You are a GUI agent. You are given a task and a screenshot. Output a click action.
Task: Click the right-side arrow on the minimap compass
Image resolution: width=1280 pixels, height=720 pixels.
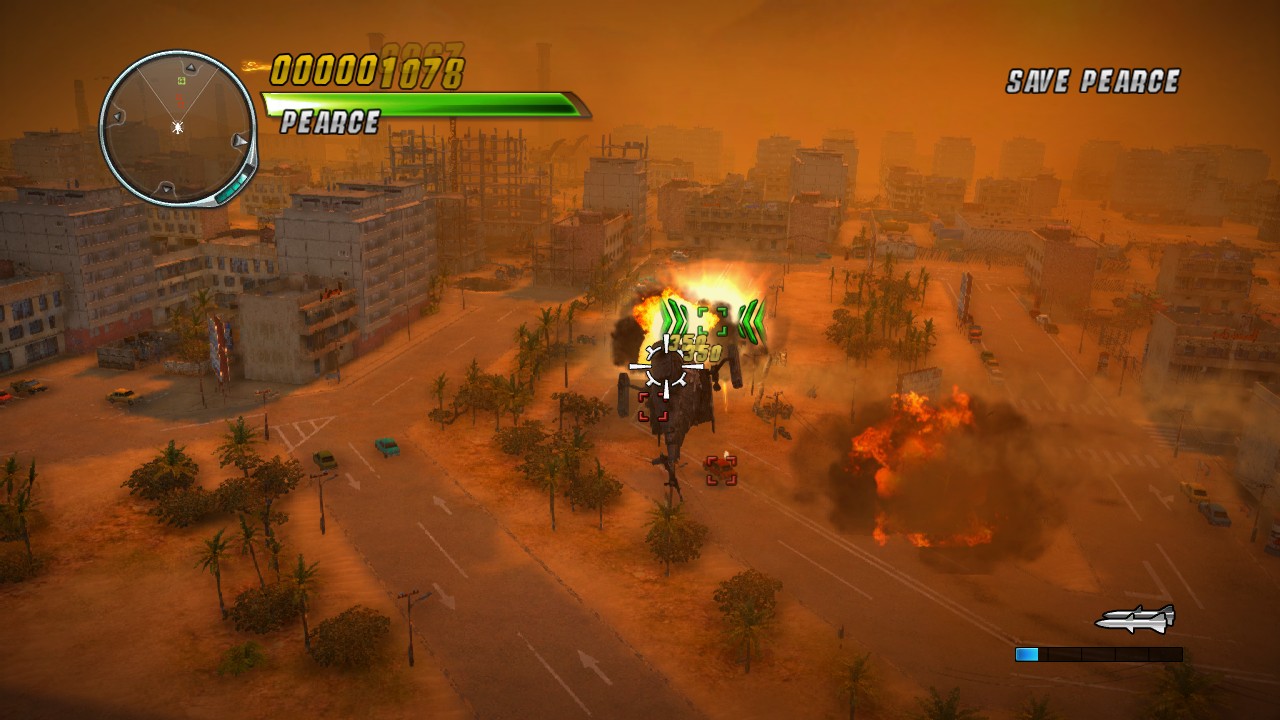[x=239, y=141]
